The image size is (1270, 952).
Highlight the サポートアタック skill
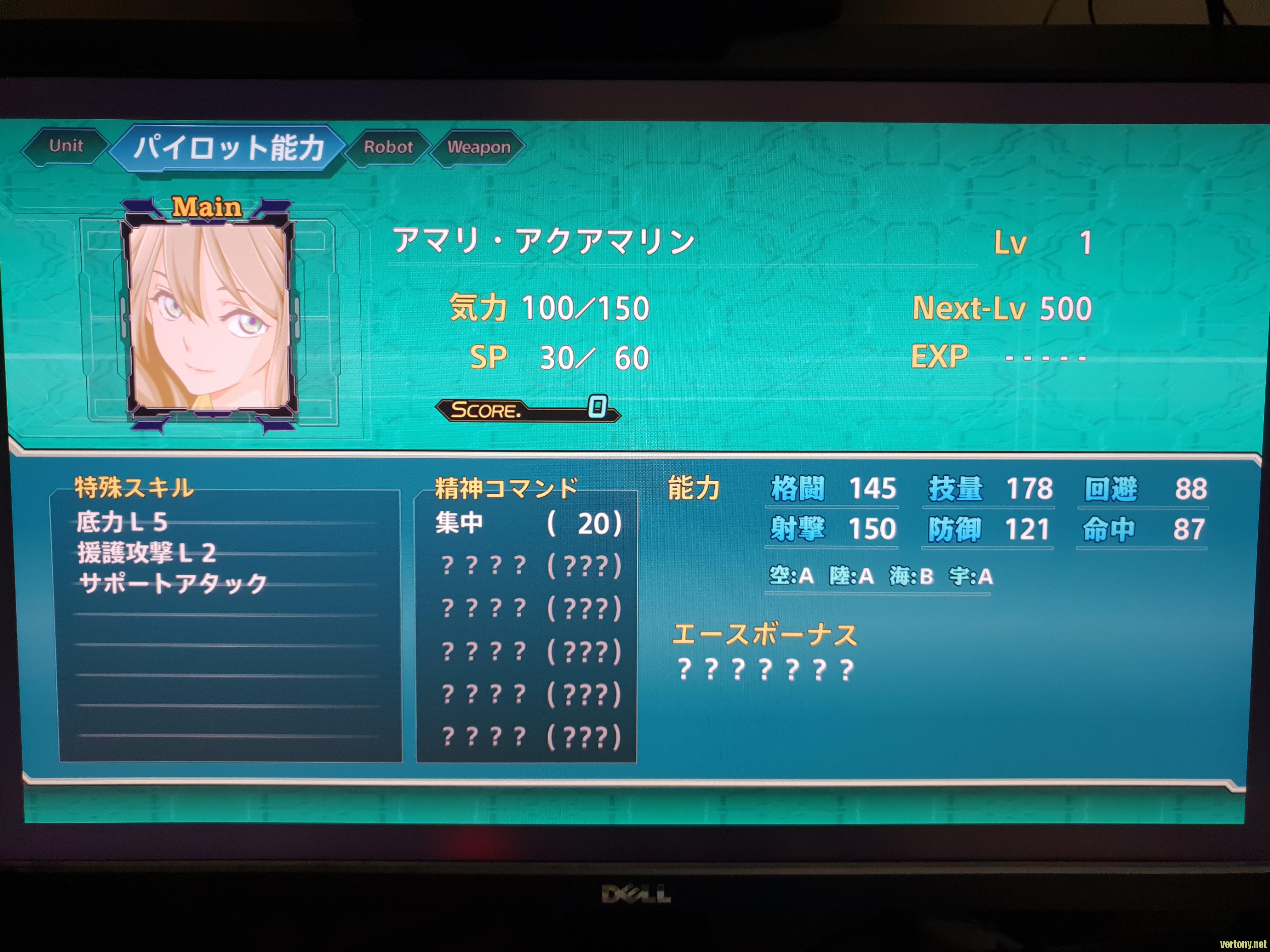(173, 584)
